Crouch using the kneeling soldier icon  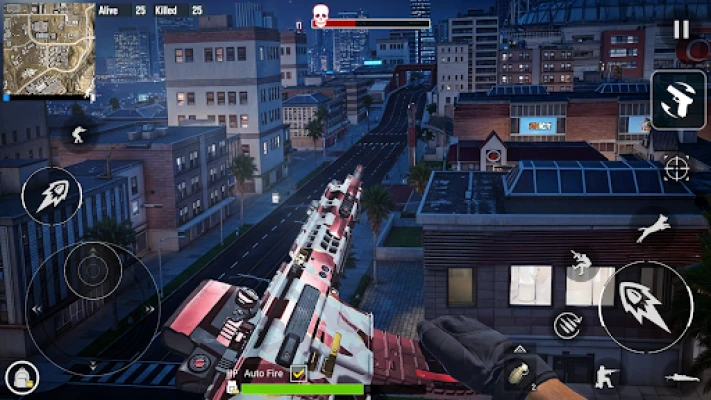[x=606, y=376]
